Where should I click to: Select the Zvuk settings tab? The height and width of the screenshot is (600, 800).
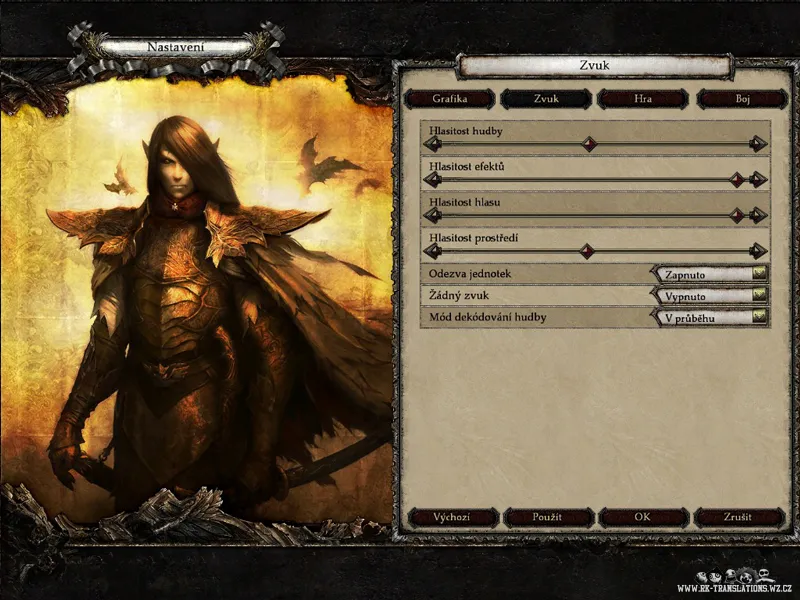pyautogui.click(x=545, y=99)
